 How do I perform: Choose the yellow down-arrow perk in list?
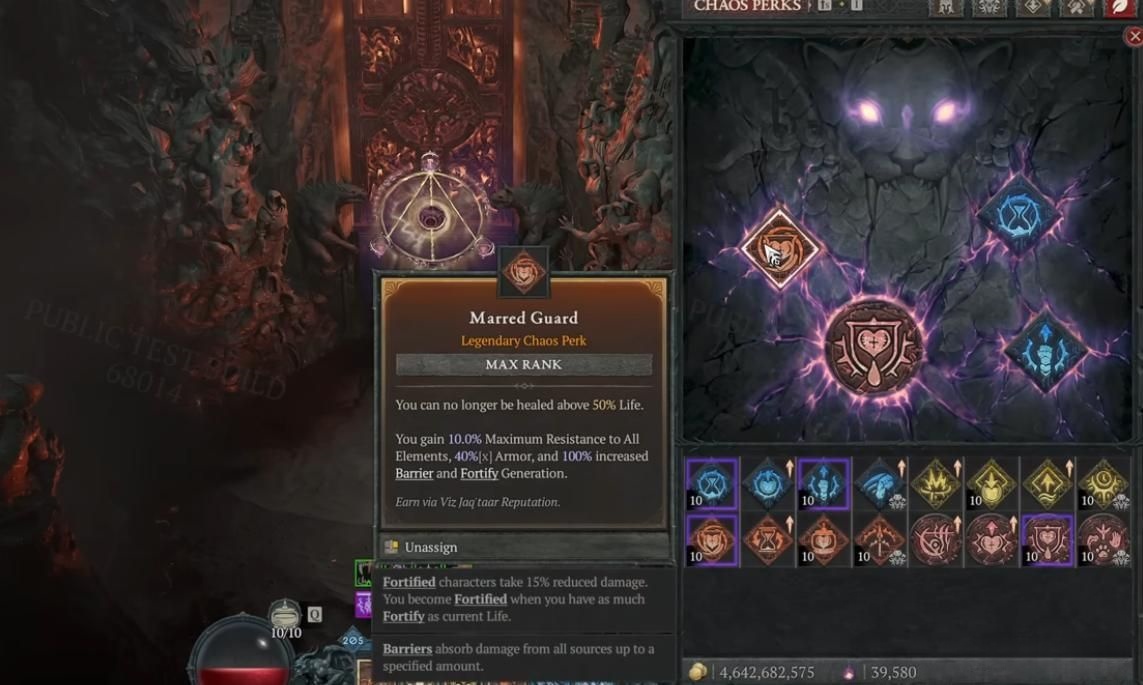point(991,484)
